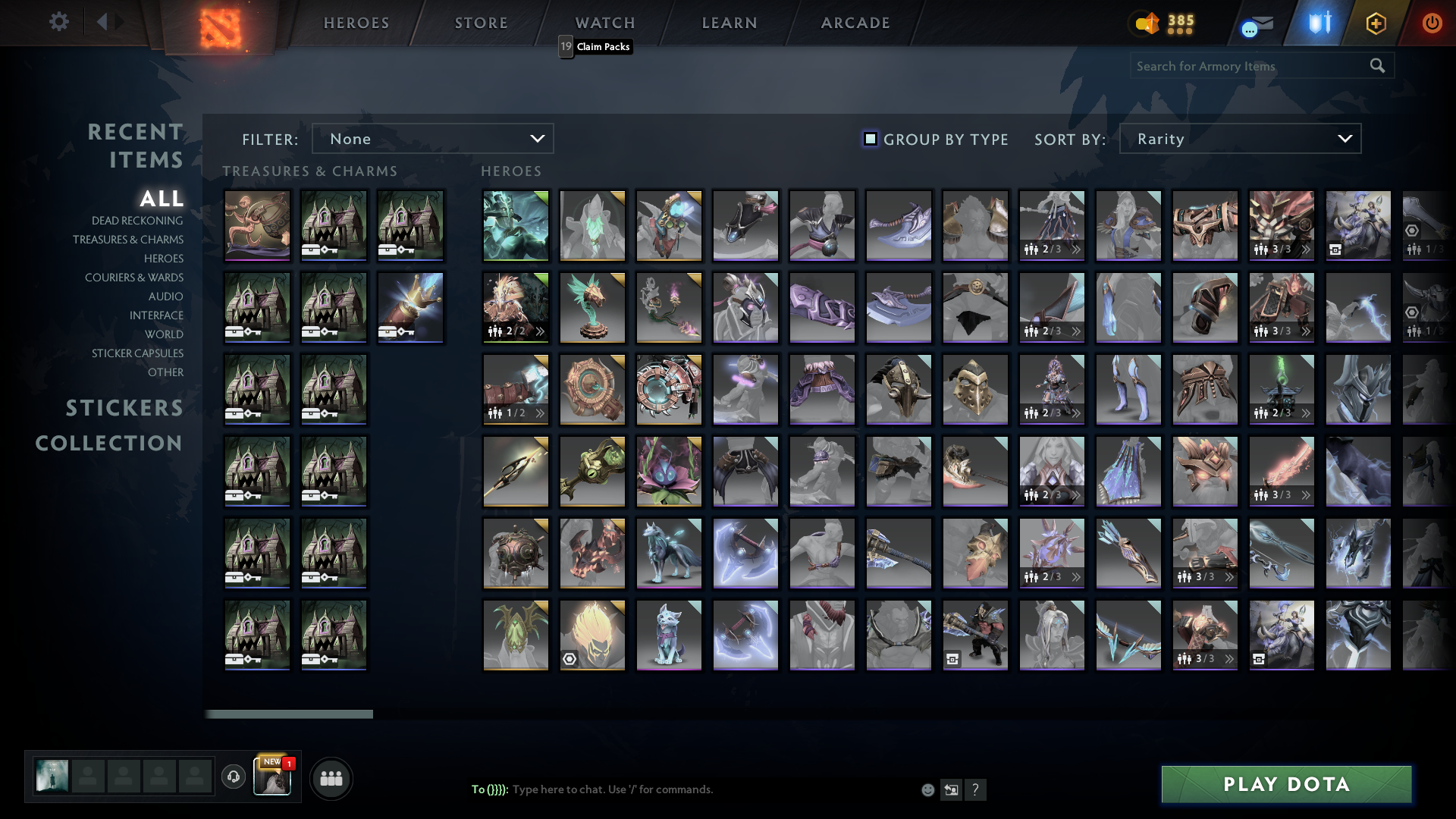
Task: Open the Armory shield-and-sword icon
Action: [1317, 23]
